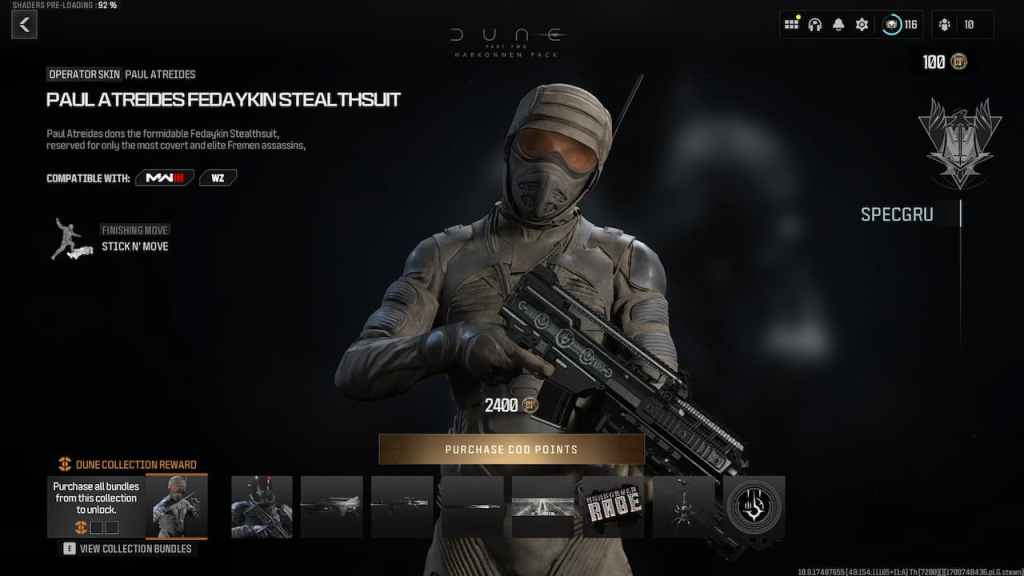1024x576 pixels.
Task: Show notifications via the bell icon
Action: pyautogui.click(x=838, y=25)
